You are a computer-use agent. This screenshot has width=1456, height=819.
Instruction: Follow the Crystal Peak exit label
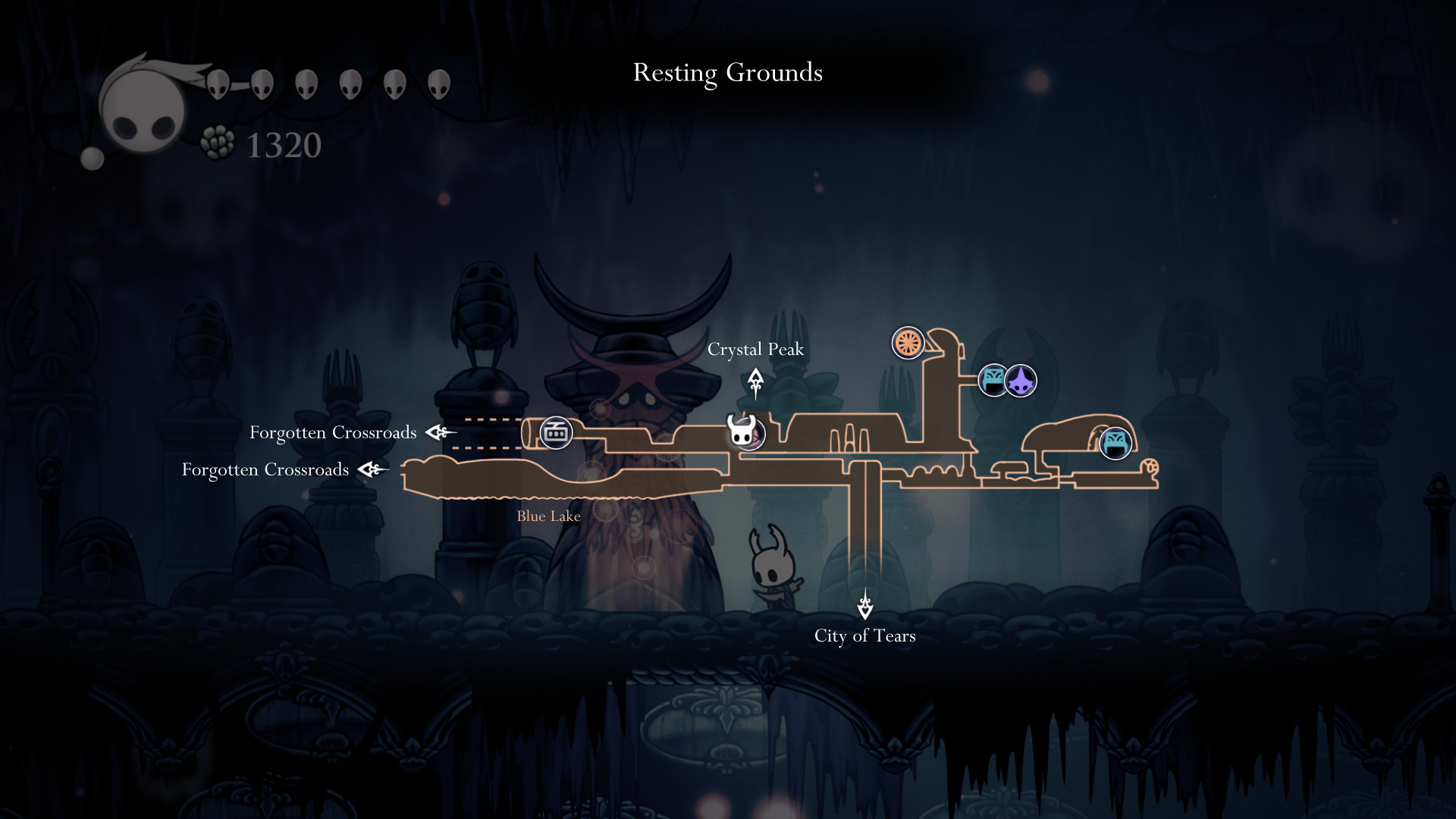point(755,350)
